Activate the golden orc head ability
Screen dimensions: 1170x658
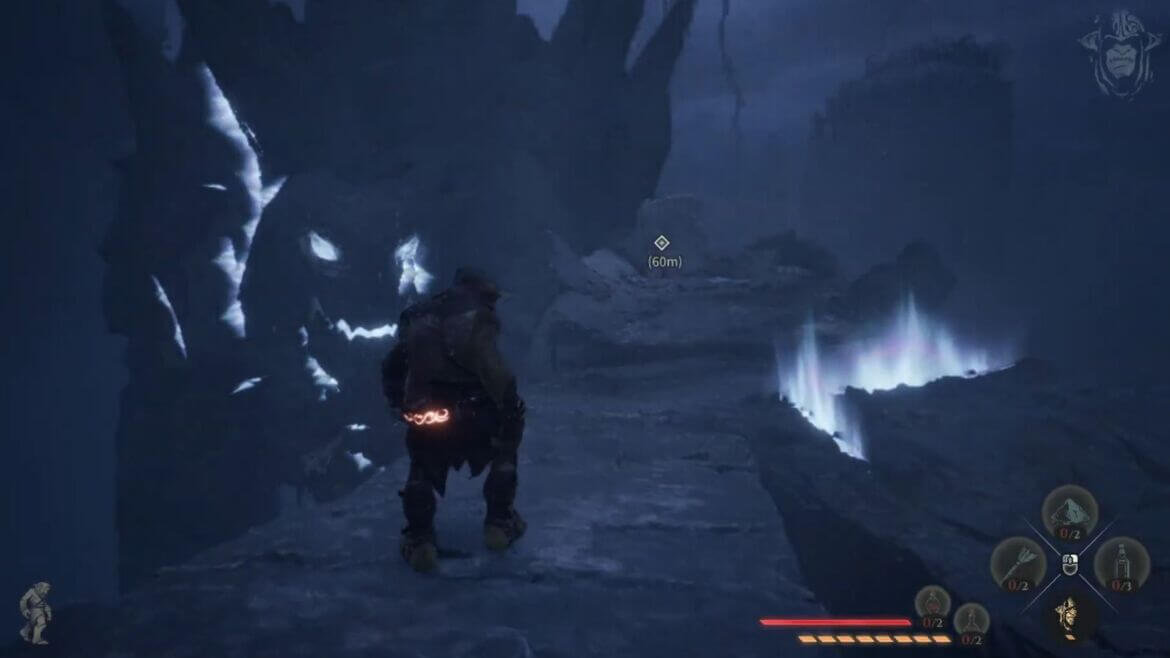(1069, 613)
